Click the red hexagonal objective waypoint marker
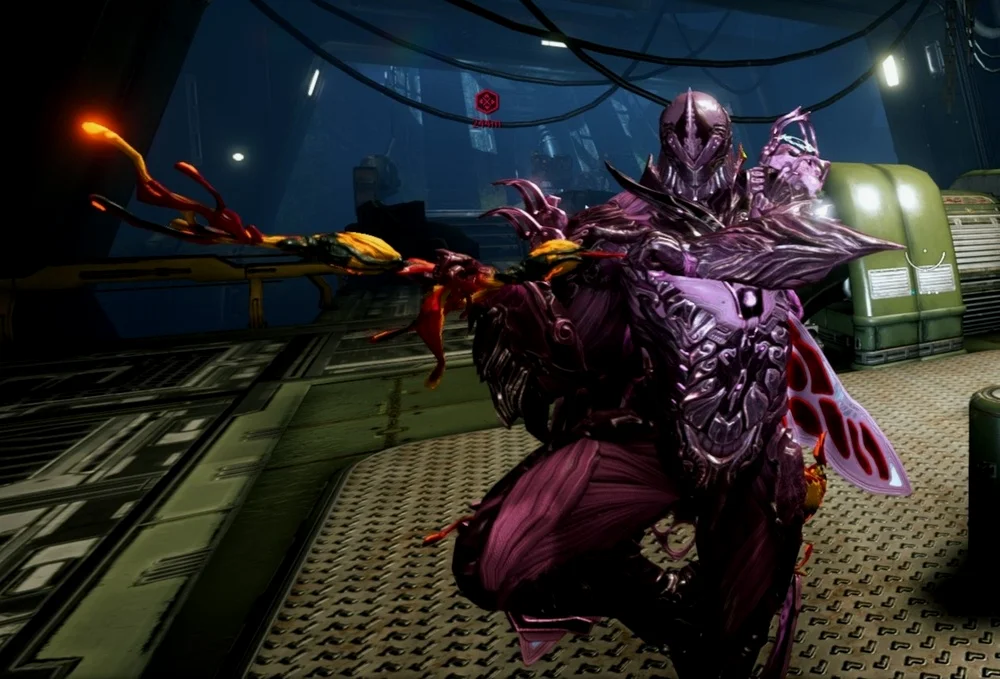This screenshot has width=1000, height=679. tap(486, 102)
